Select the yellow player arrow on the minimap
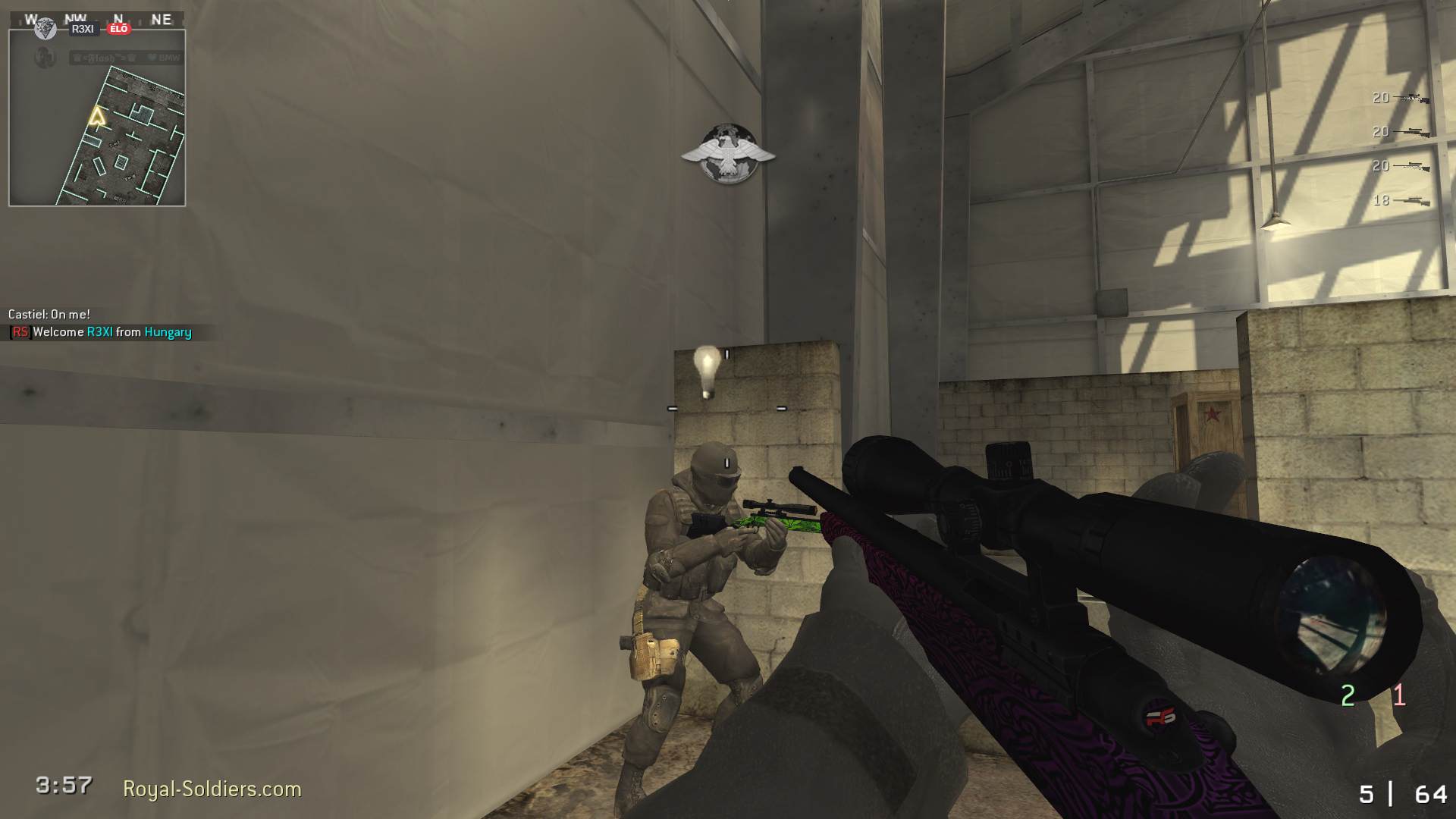The image size is (1456, 819). tap(96, 116)
